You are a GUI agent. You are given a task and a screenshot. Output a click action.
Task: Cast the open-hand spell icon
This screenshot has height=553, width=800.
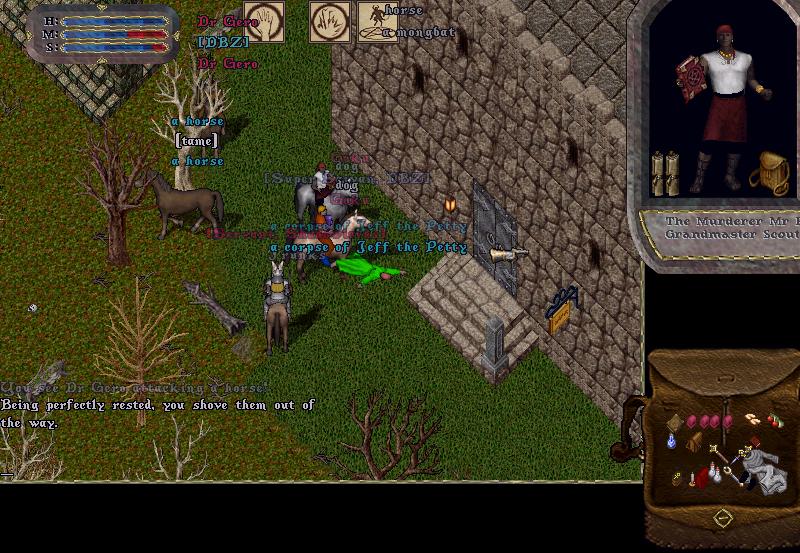point(263,21)
